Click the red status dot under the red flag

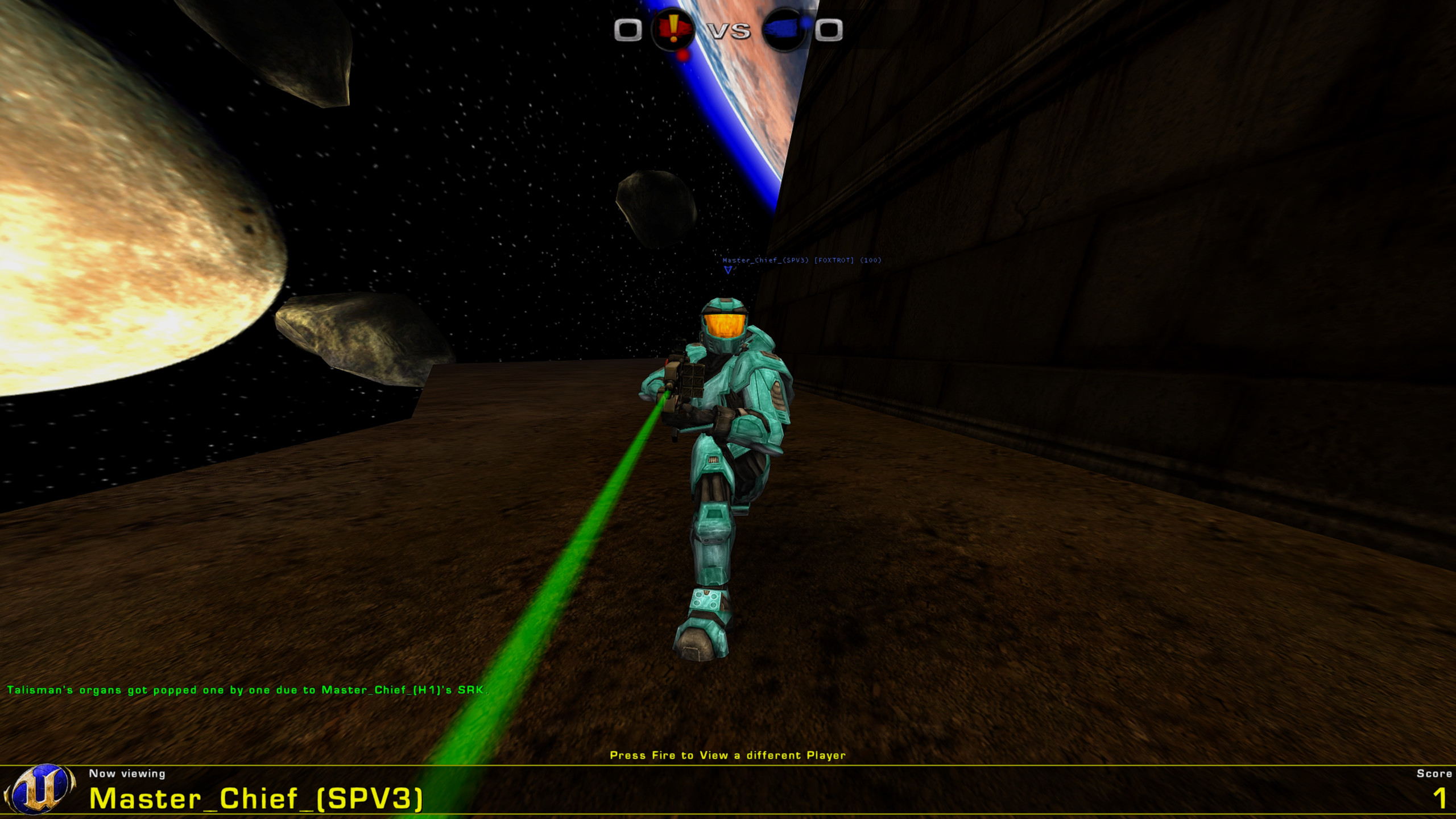pos(682,57)
